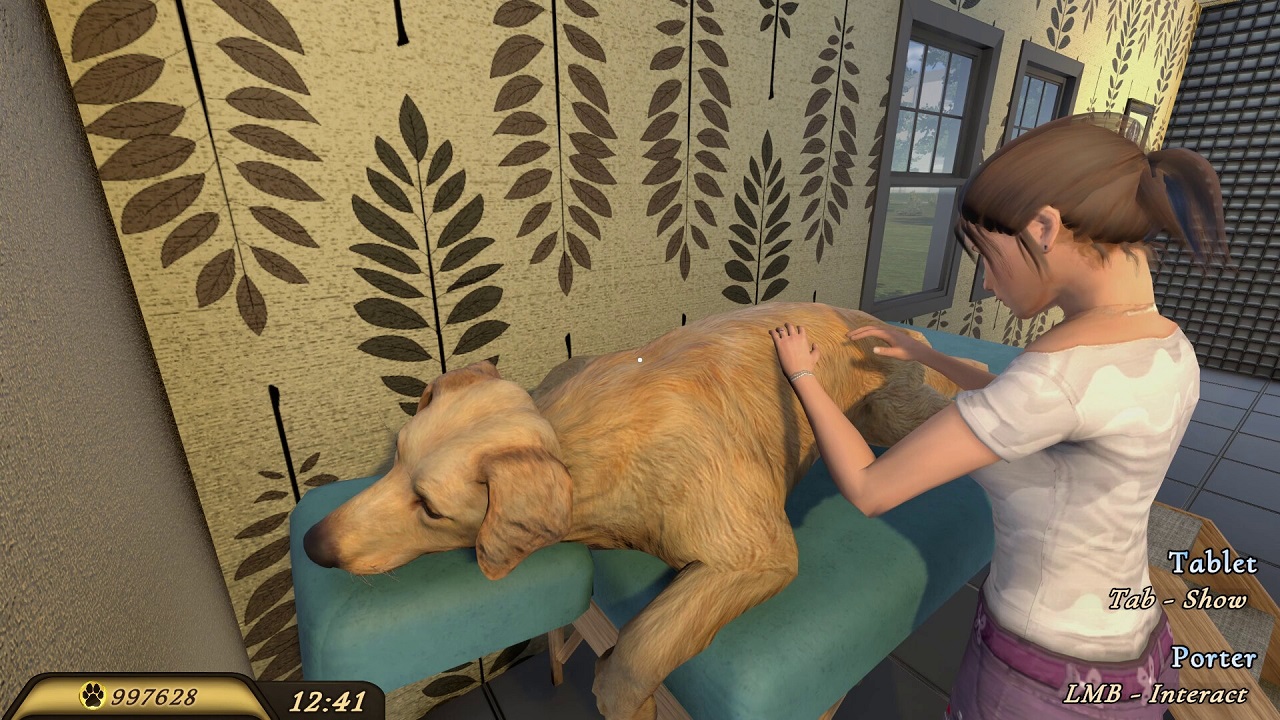Click the picture frame on the wall
The height and width of the screenshot is (720, 1280).
[1140, 120]
